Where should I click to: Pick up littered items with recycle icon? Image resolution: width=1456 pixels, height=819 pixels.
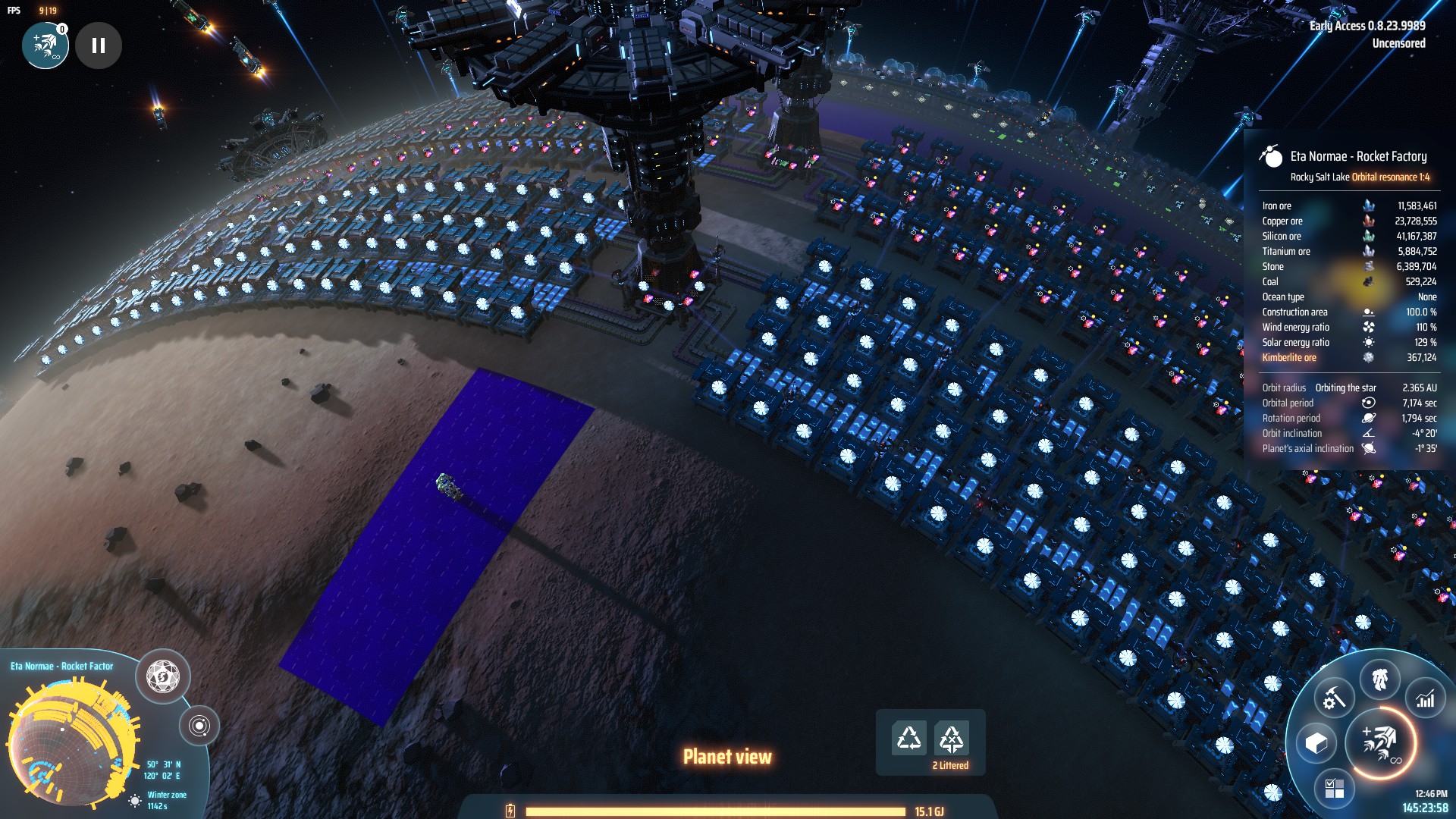[908, 737]
